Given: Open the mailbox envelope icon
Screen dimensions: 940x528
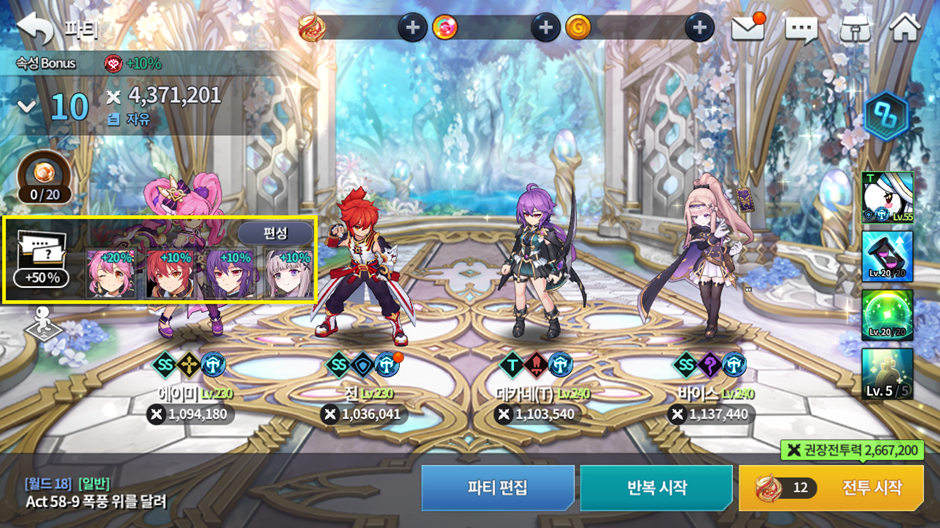Looking at the screenshot, I should [x=748, y=28].
